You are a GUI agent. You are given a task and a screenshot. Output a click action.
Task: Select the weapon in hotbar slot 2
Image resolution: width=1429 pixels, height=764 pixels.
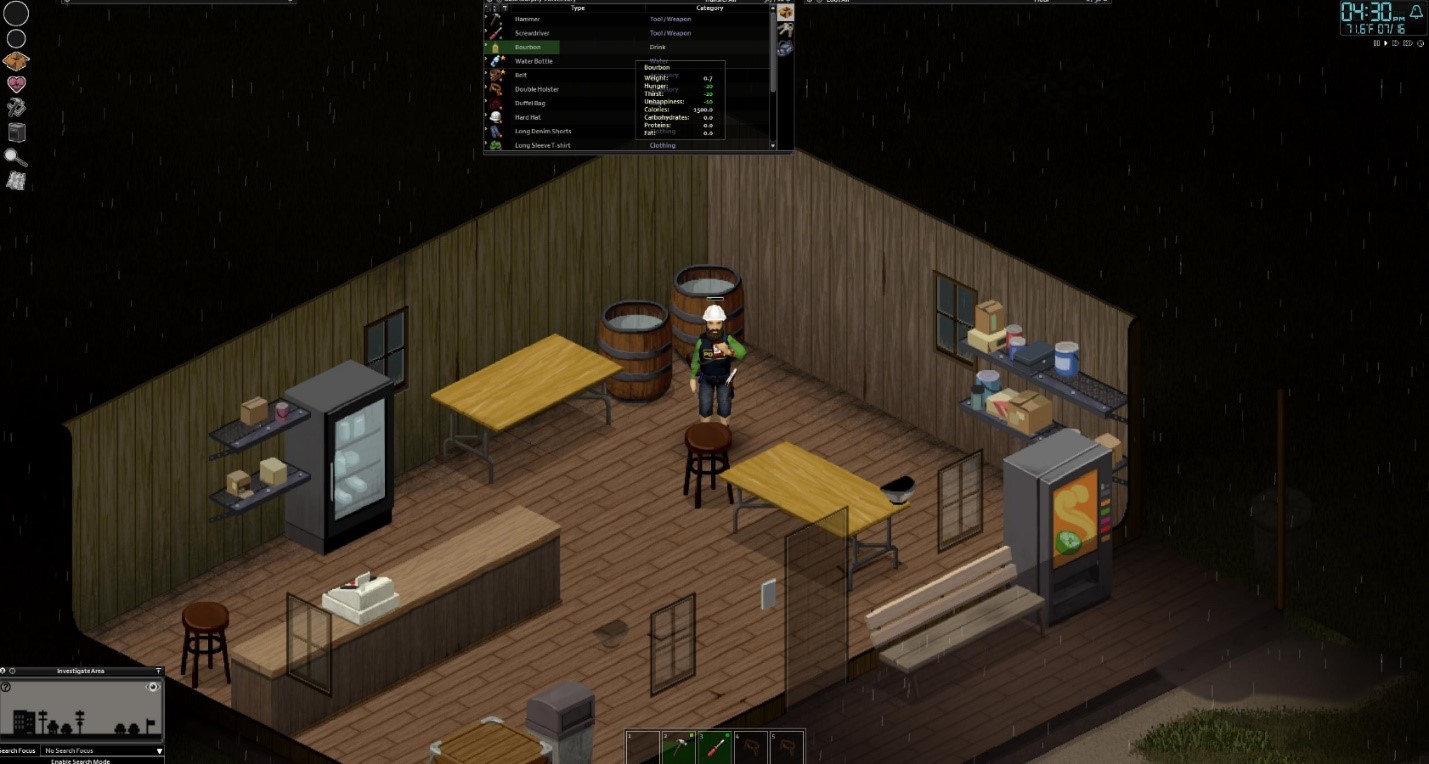coord(675,746)
